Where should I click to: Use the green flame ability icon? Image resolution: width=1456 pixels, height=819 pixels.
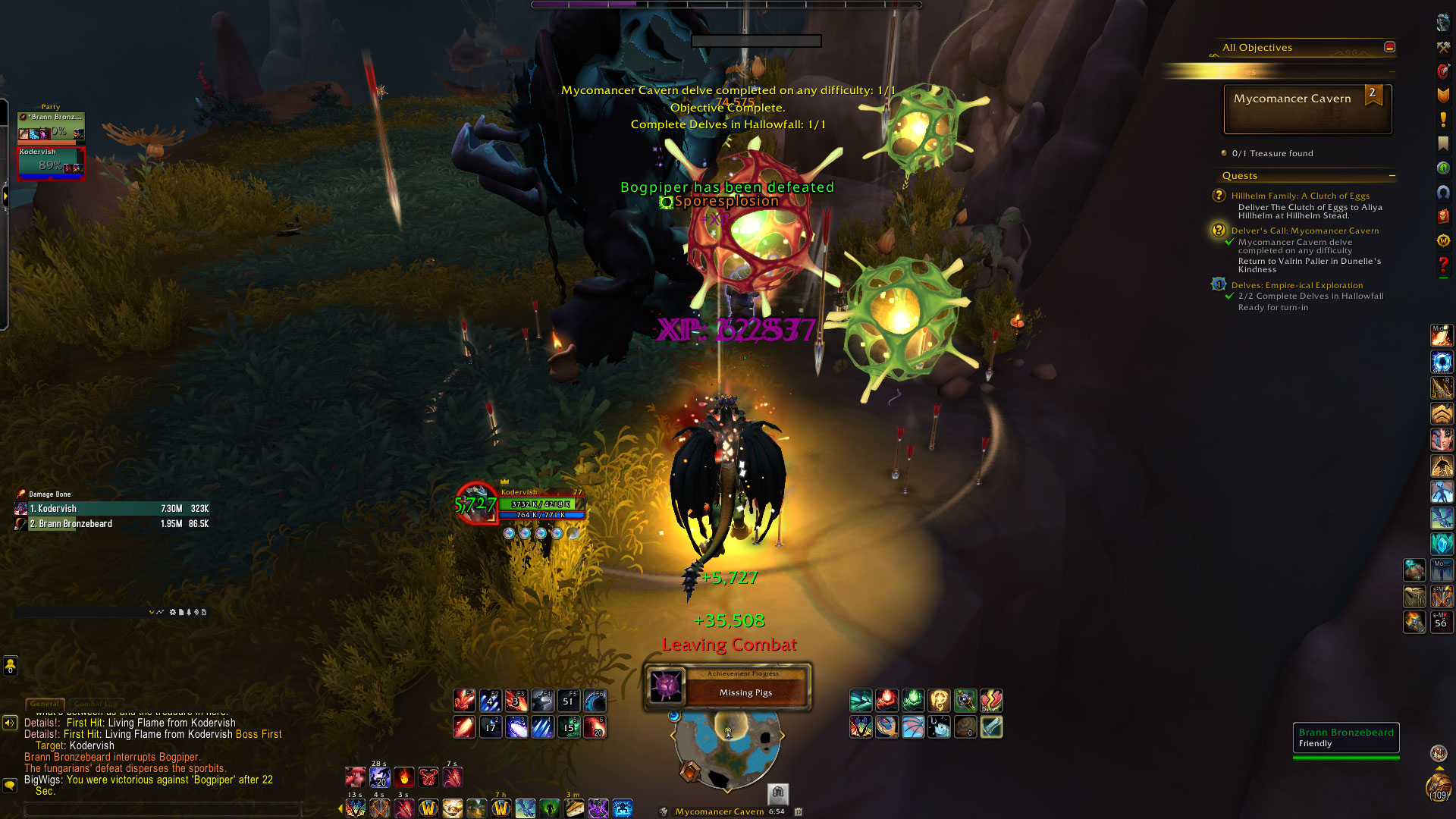point(913,700)
